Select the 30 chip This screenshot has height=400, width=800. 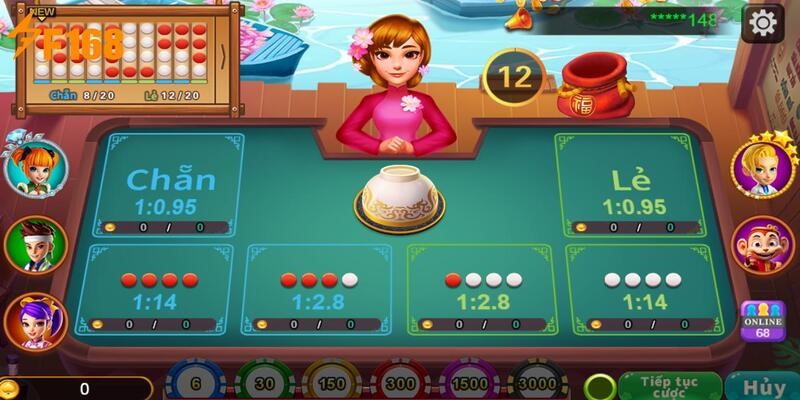263,383
